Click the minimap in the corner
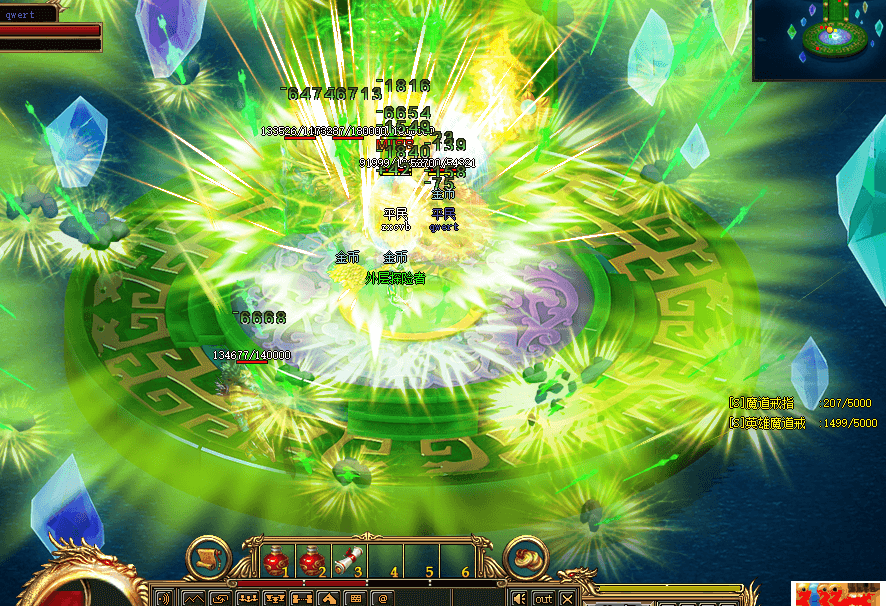This screenshot has height=606, width=886. 819,40
